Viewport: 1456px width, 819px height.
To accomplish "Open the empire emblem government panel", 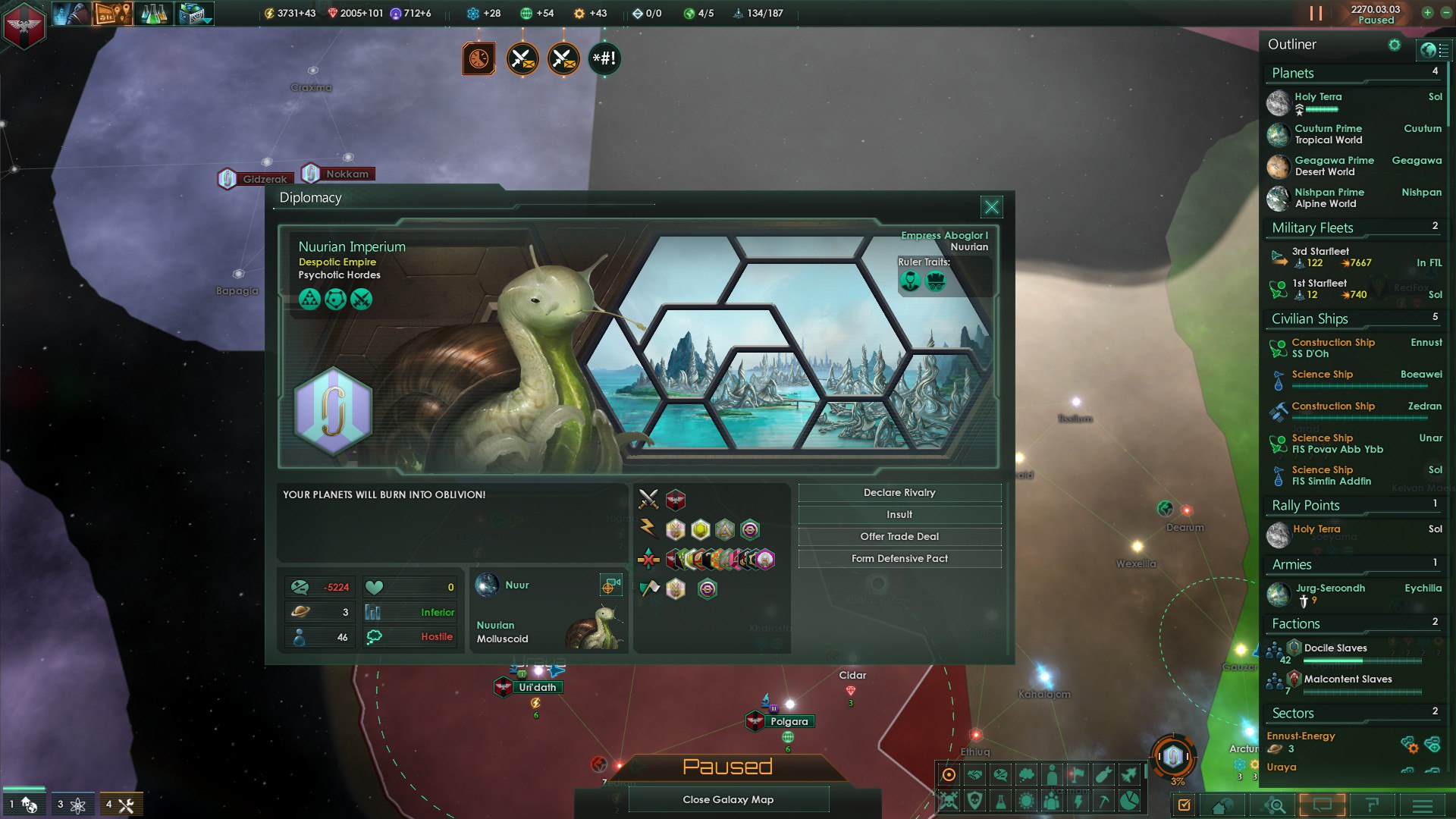I will (x=24, y=25).
